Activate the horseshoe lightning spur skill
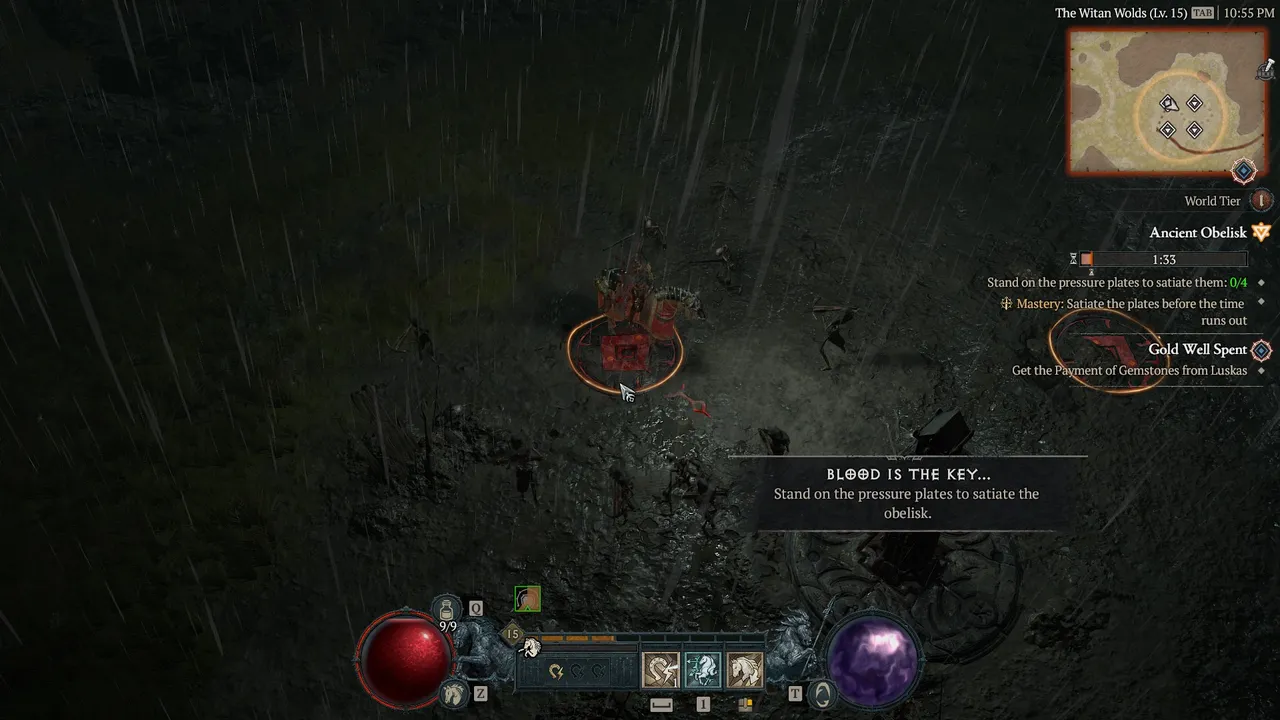 [x=660, y=670]
